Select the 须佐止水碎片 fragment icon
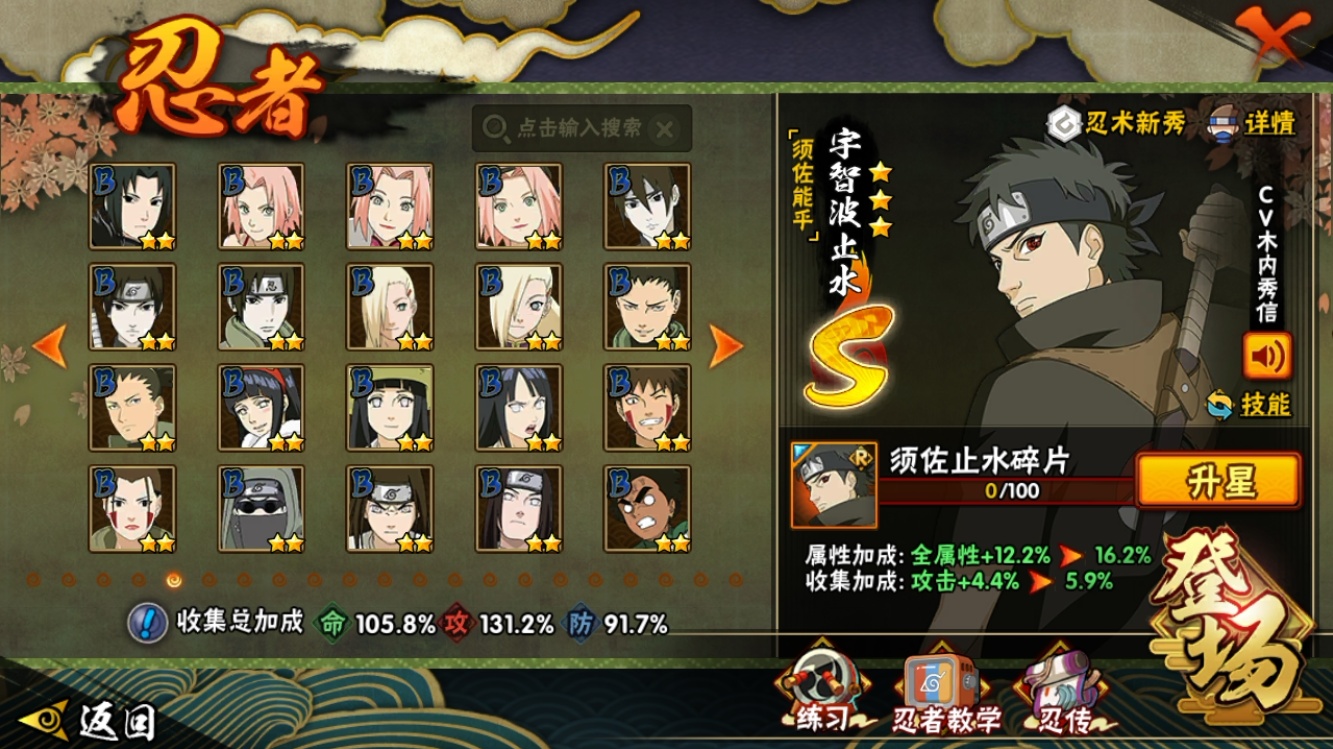 tap(833, 485)
